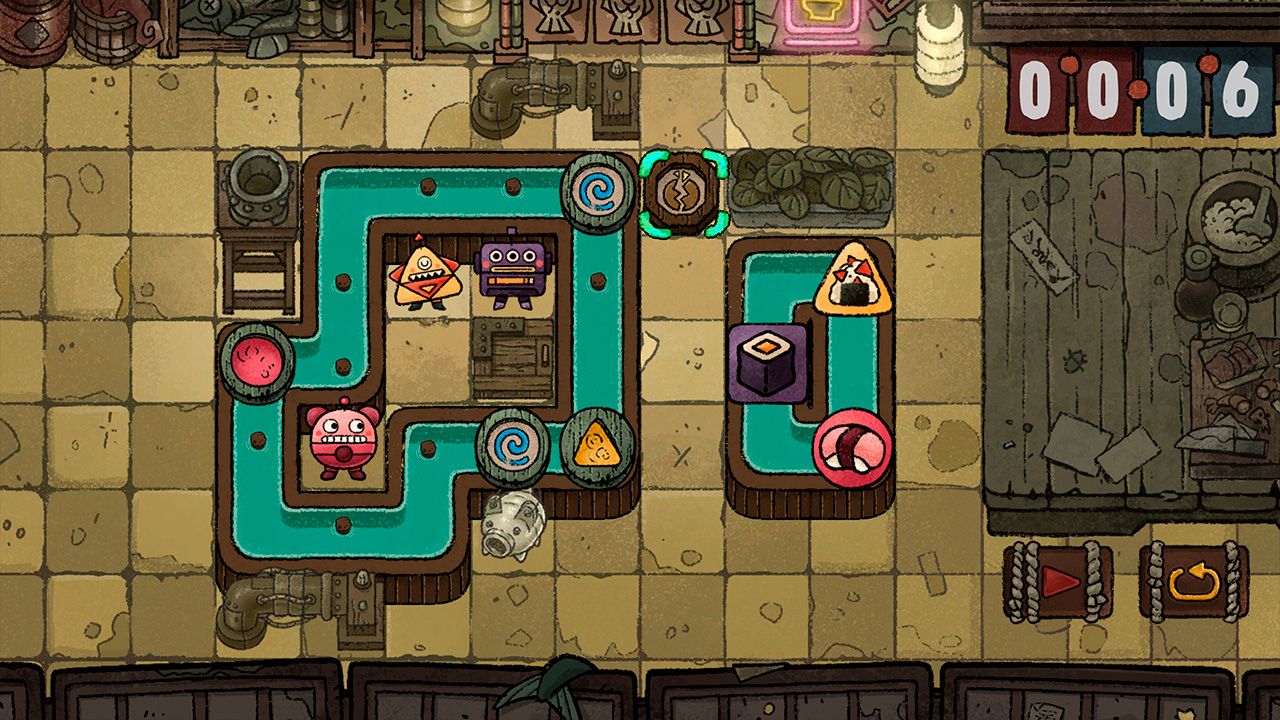This screenshot has width=1280, height=720.
Task: Click the blue swirl teleporter on the top belt
Action: pos(593,192)
